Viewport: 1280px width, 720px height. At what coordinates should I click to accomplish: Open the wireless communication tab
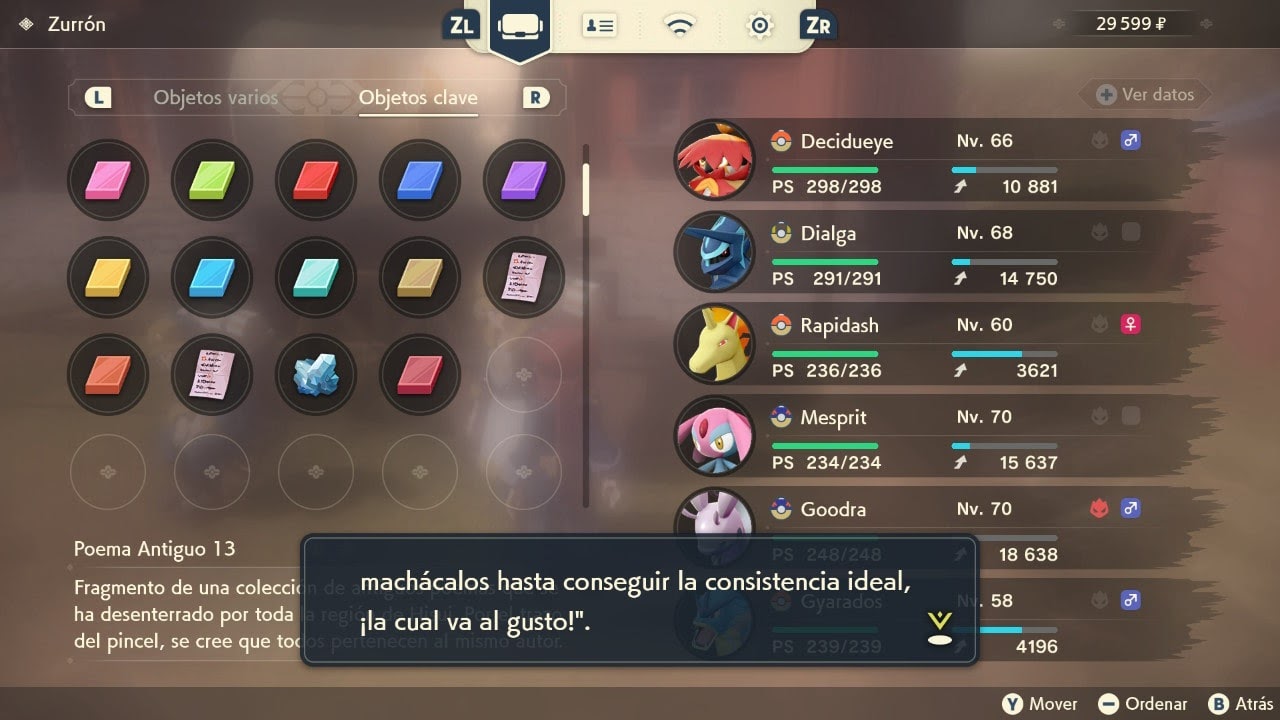pyautogui.click(x=681, y=26)
